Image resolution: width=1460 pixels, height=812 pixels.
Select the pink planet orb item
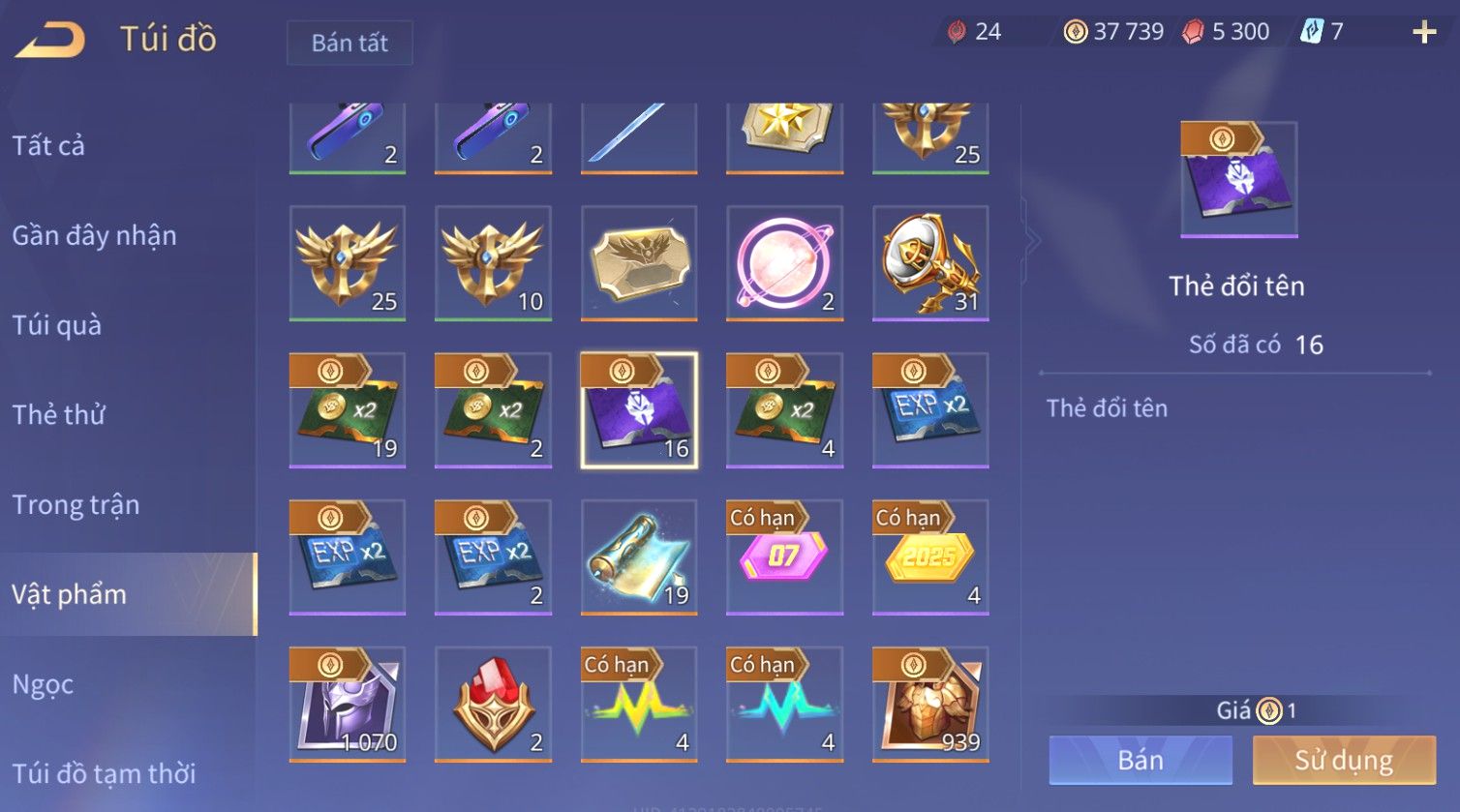tap(784, 263)
